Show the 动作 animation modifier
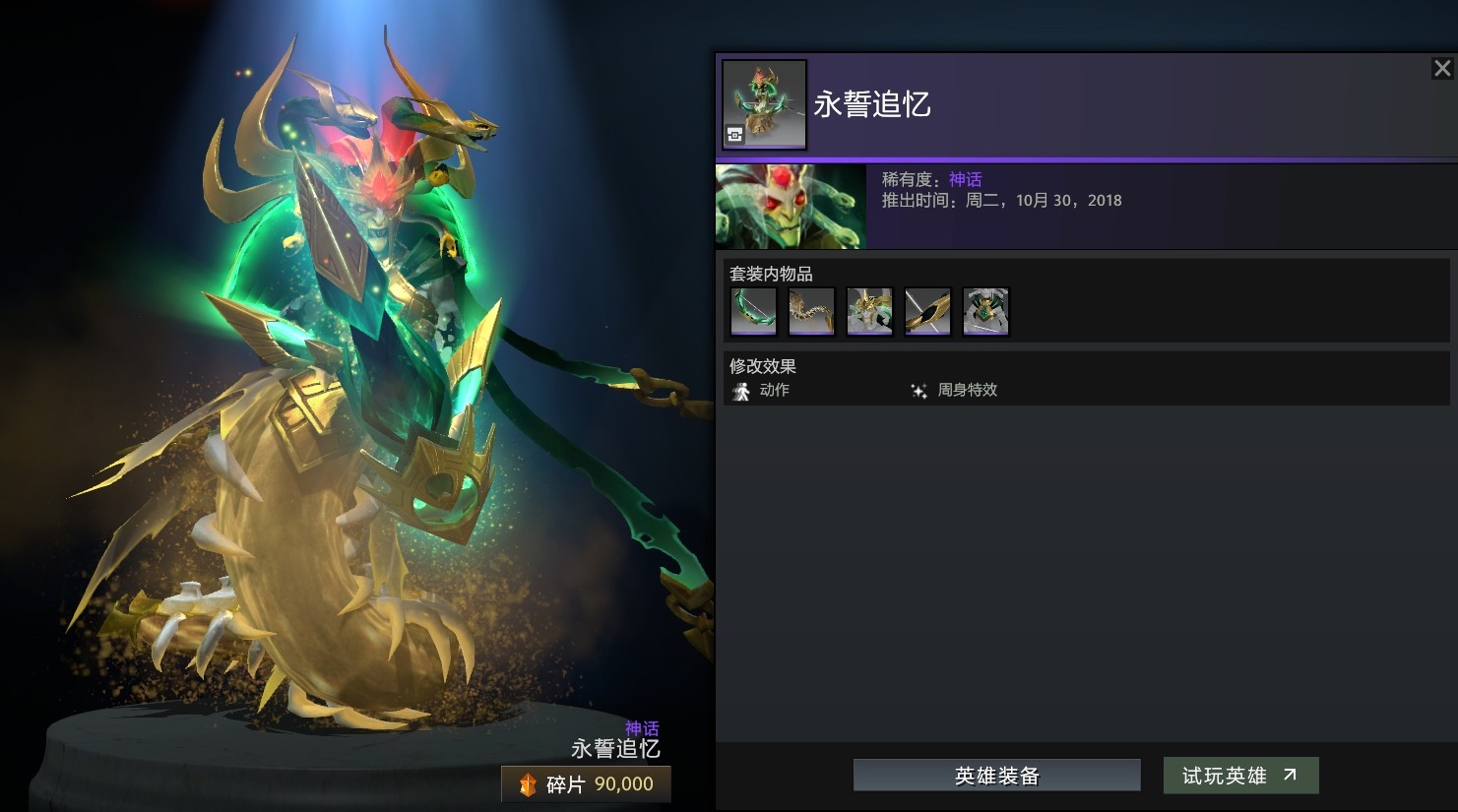The width and height of the screenshot is (1458, 812). pos(763,391)
